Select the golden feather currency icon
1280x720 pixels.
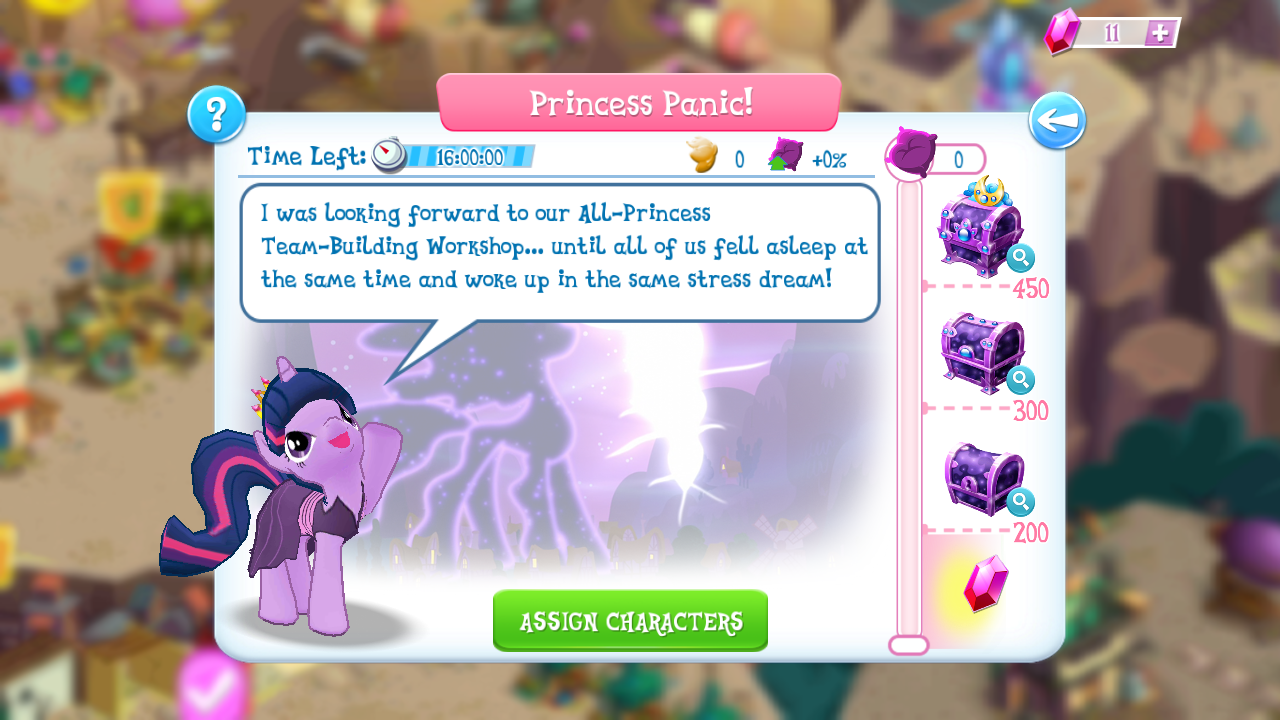point(703,154)
